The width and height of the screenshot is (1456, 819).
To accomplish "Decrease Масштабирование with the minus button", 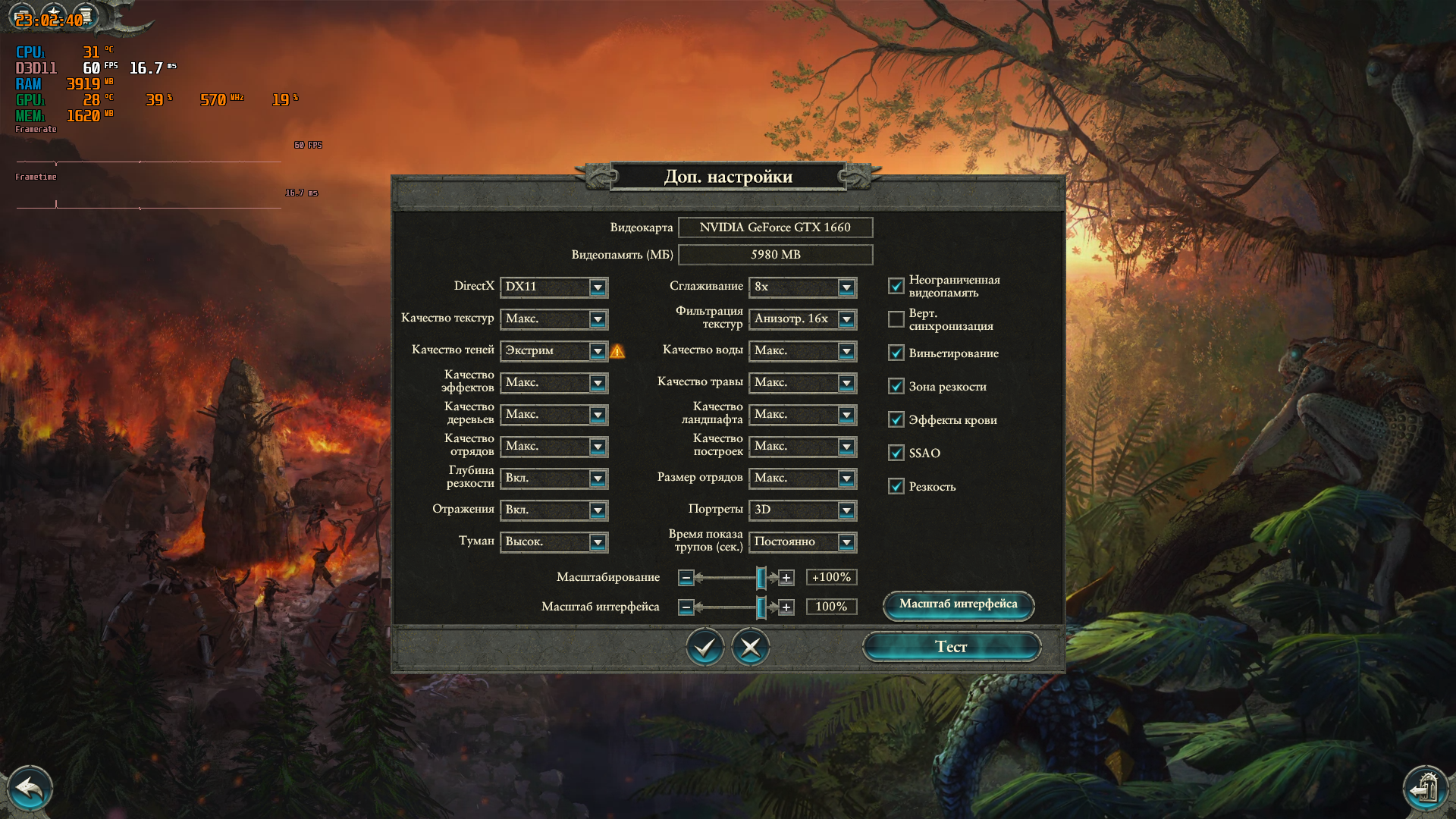I will (686, 578).
